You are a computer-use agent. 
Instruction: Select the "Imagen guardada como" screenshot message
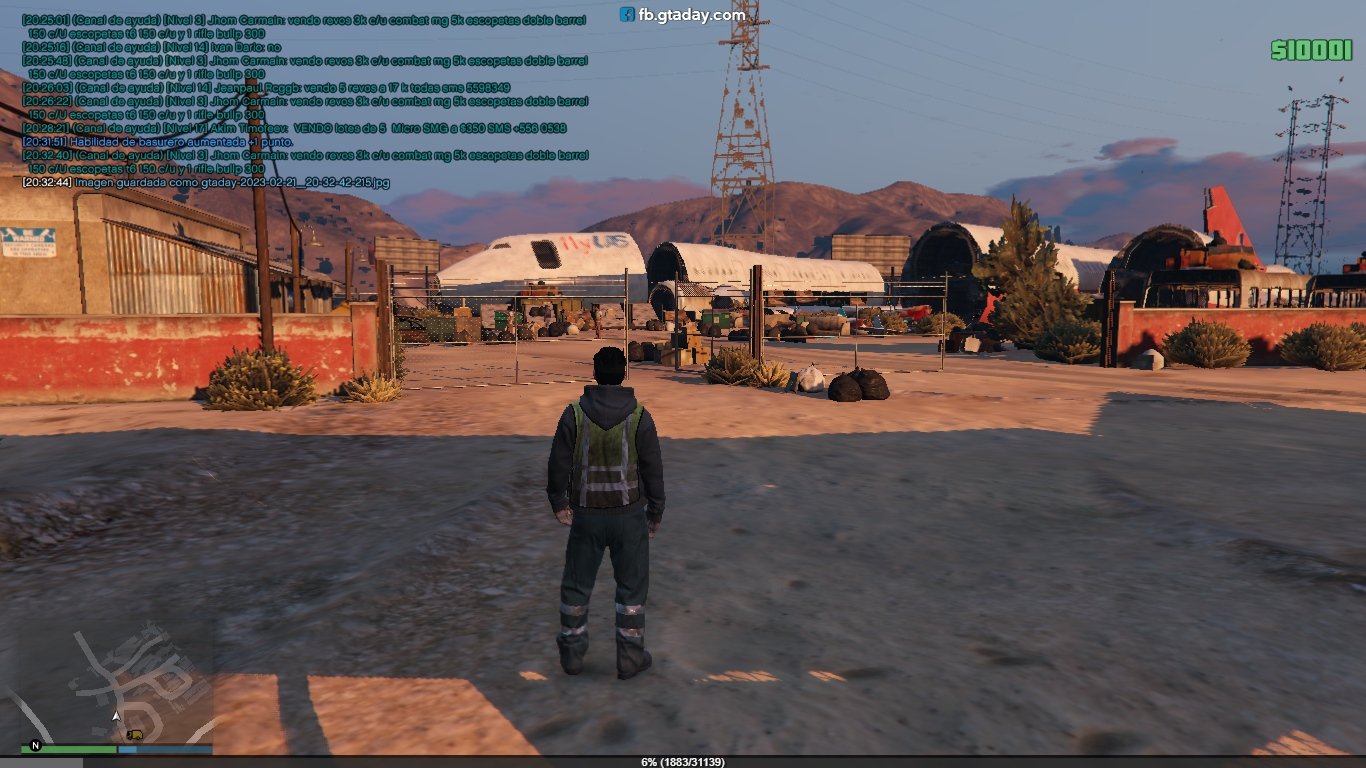click(x=206, y=182)
